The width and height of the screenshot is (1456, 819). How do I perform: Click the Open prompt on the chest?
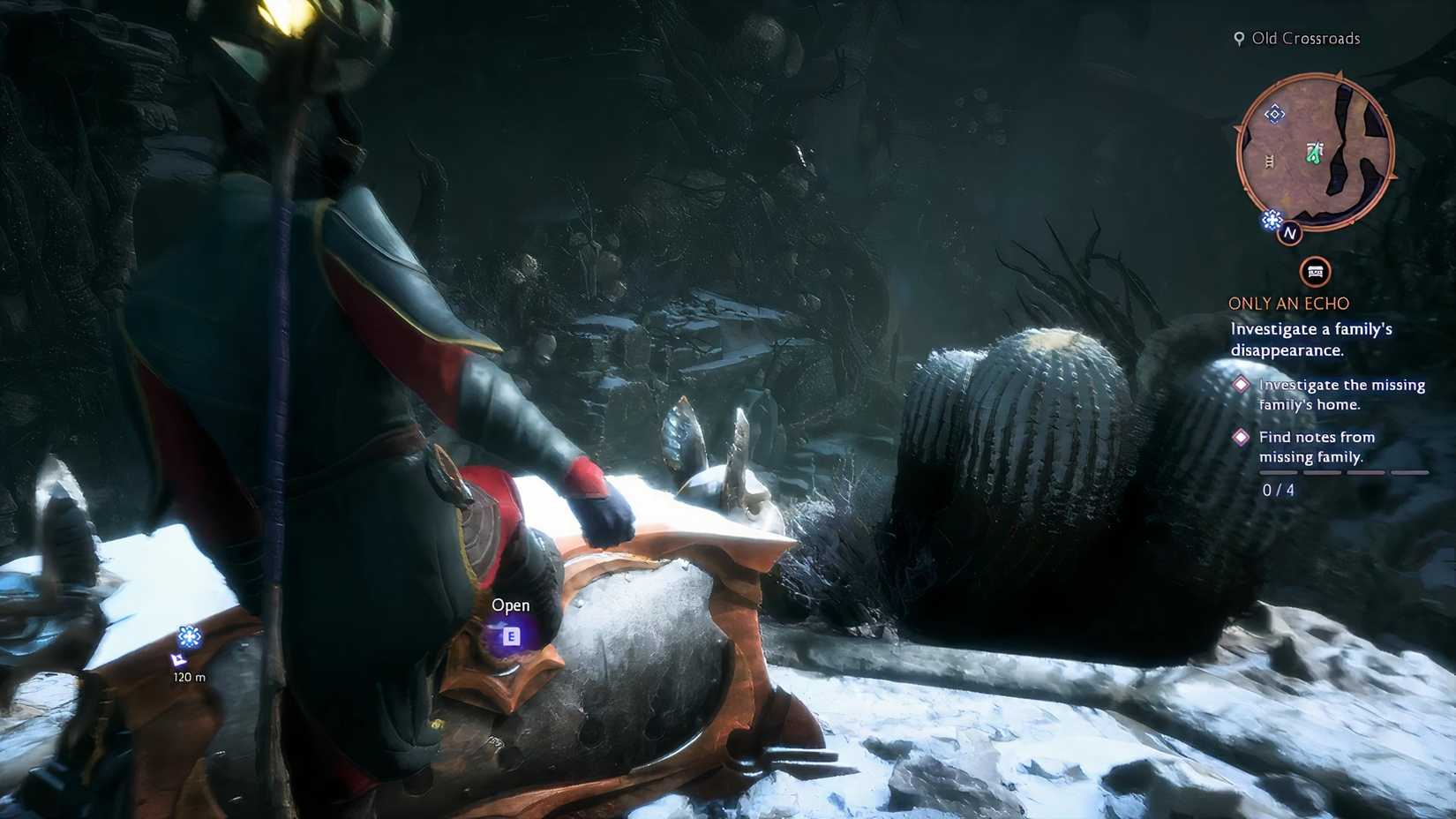tap(509, 605)
